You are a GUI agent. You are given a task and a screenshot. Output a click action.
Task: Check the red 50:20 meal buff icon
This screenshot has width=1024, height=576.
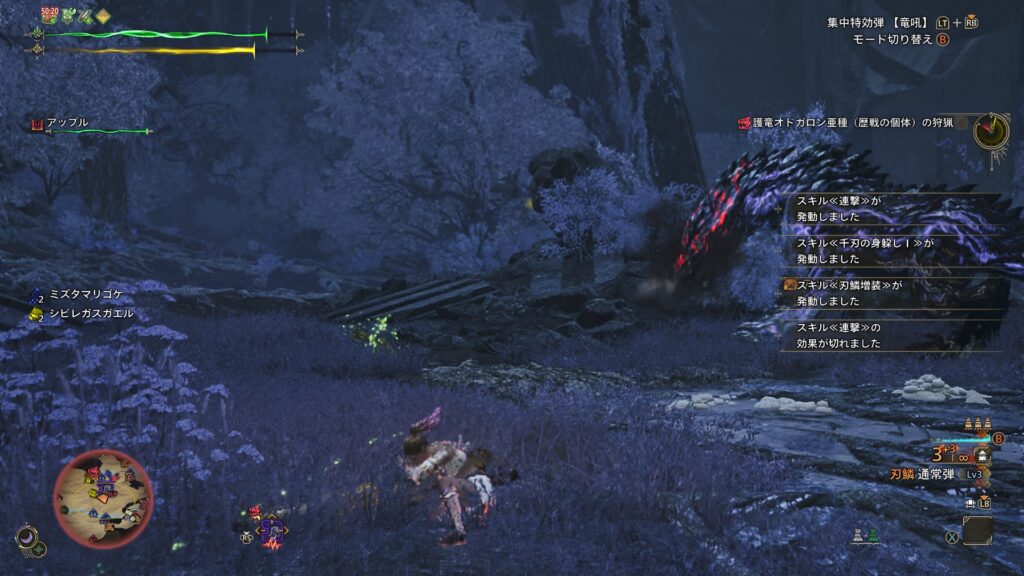[49, 14]
